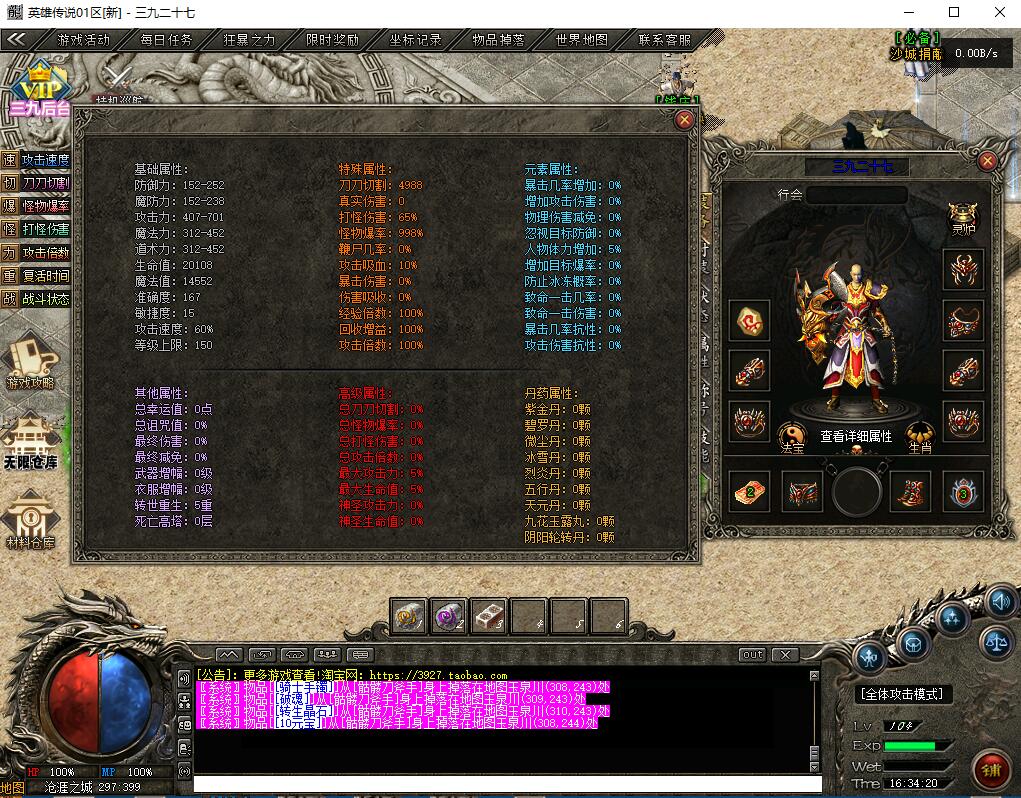Click 查看详细属性 view detailed attributes
1021x798 pixels.
click(856, 436)
